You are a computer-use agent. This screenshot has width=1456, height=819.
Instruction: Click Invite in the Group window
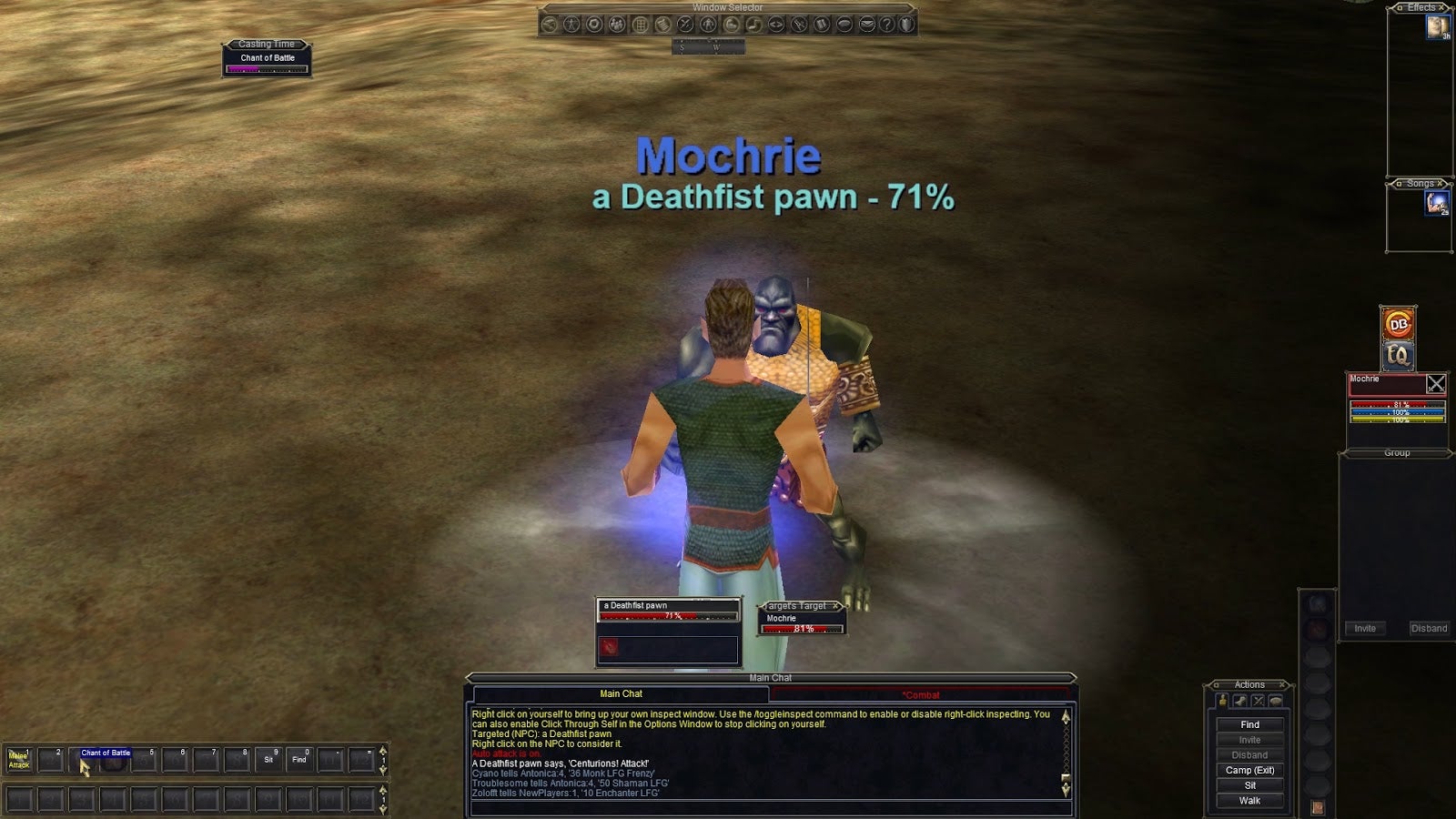coord(1365,629)
